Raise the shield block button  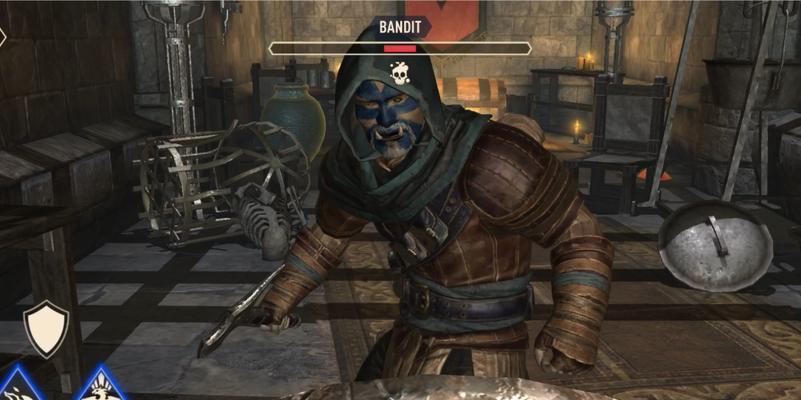tap(46, 329)
